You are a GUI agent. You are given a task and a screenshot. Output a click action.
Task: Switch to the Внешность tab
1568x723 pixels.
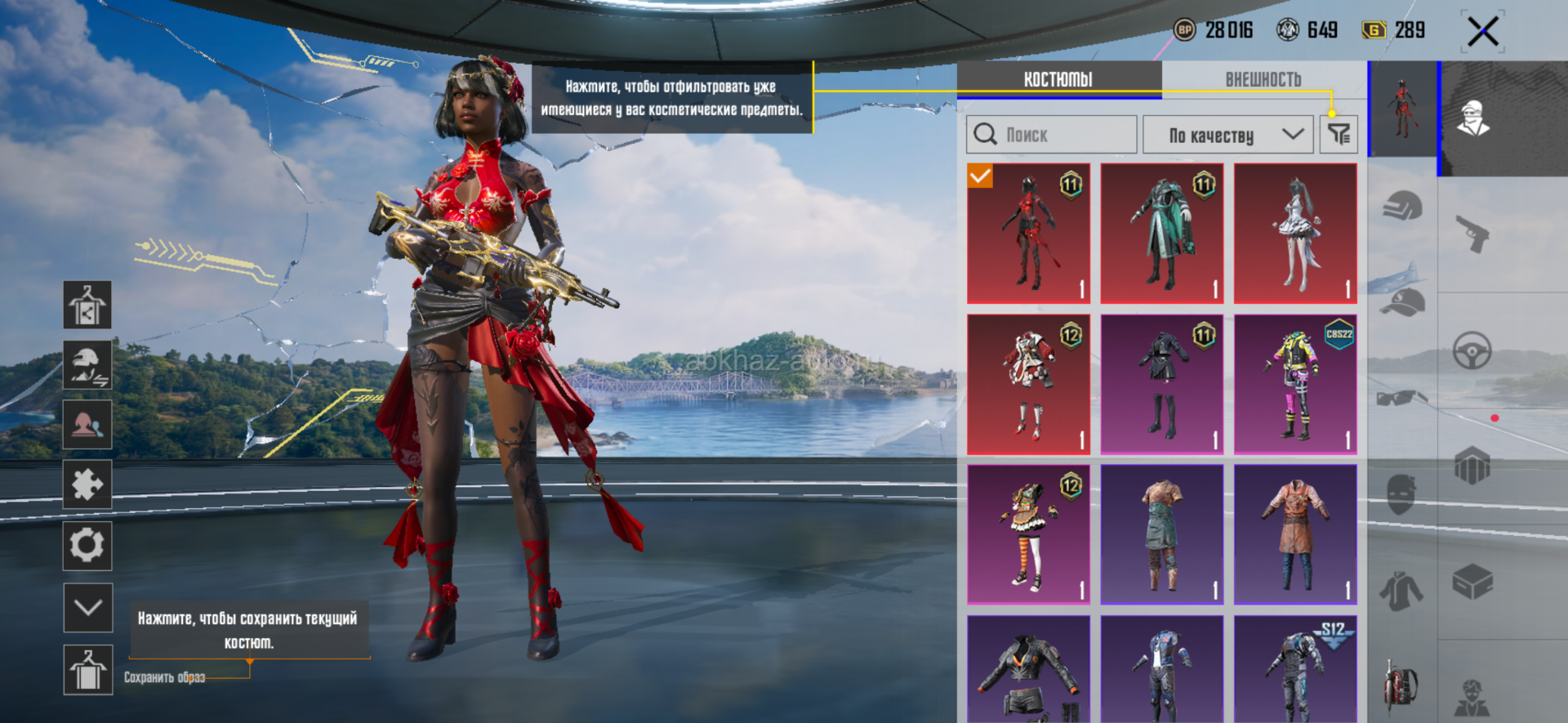[1263, 79]
